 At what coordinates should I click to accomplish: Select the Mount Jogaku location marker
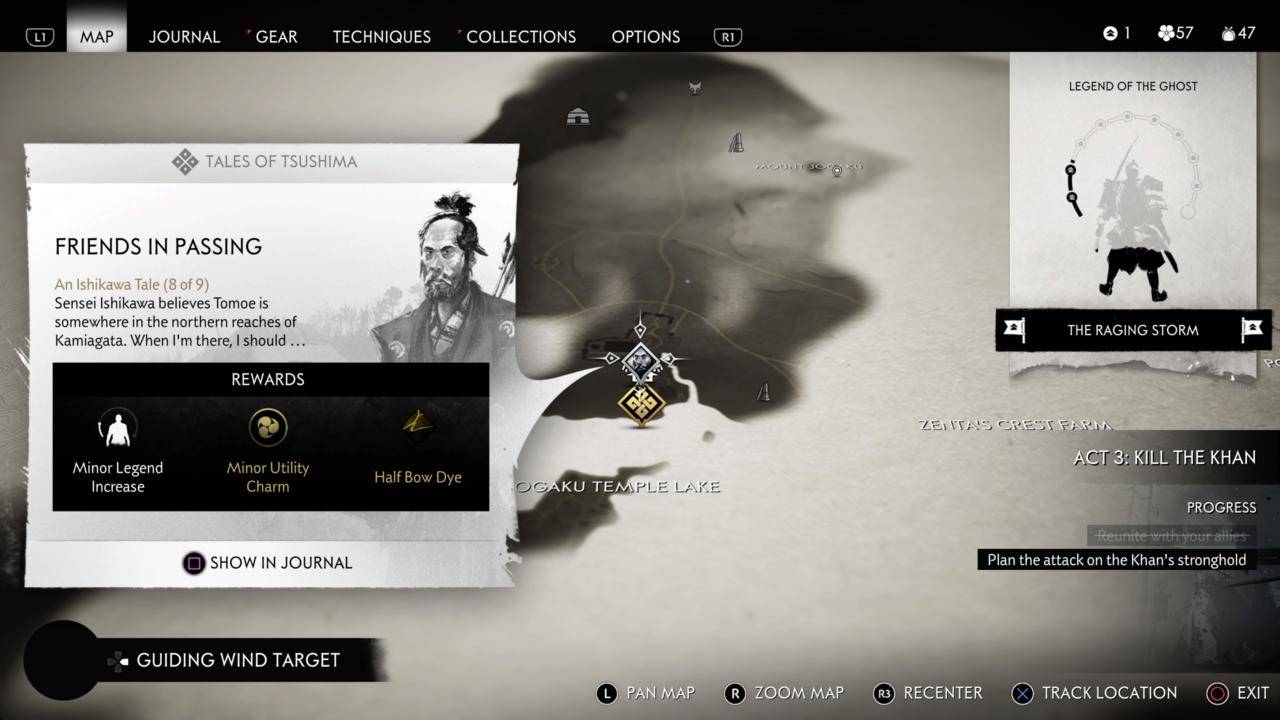click(837, 171)
